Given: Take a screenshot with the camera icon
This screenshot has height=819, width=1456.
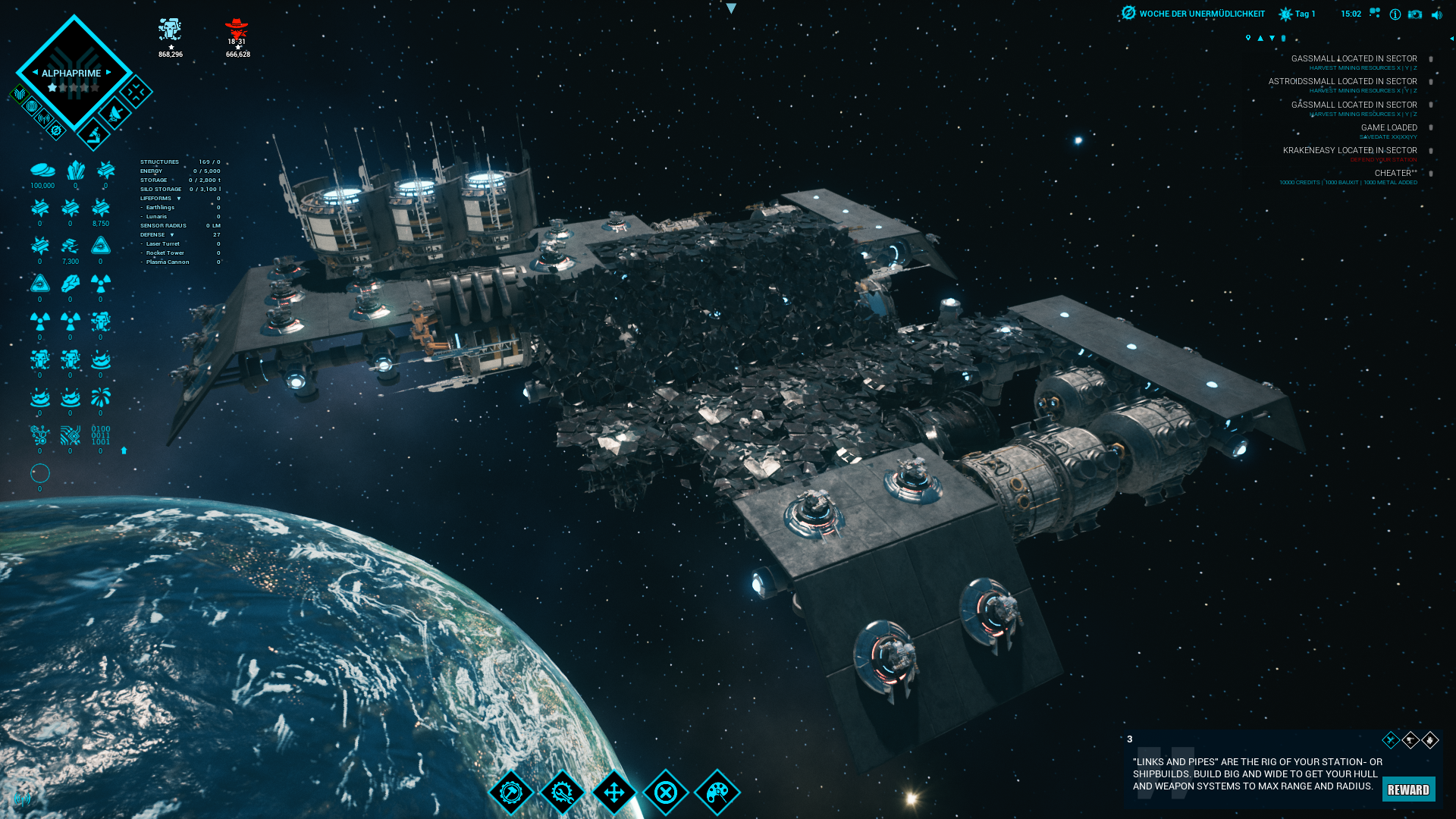Looking at the screenshot, I should pyautogui.click(x=1415, y=14).
